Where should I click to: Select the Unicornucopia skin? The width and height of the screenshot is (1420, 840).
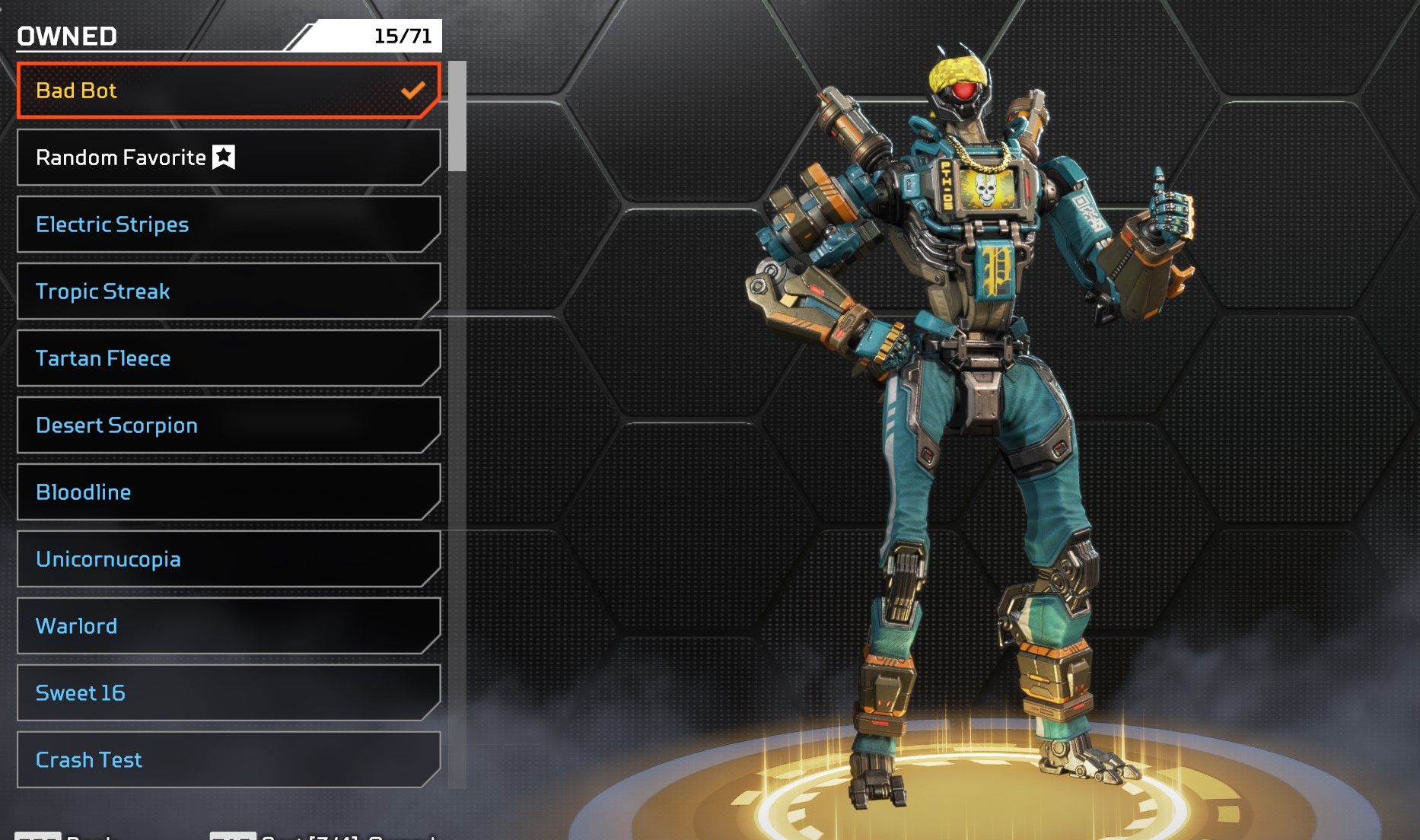[x=228, y=559]
